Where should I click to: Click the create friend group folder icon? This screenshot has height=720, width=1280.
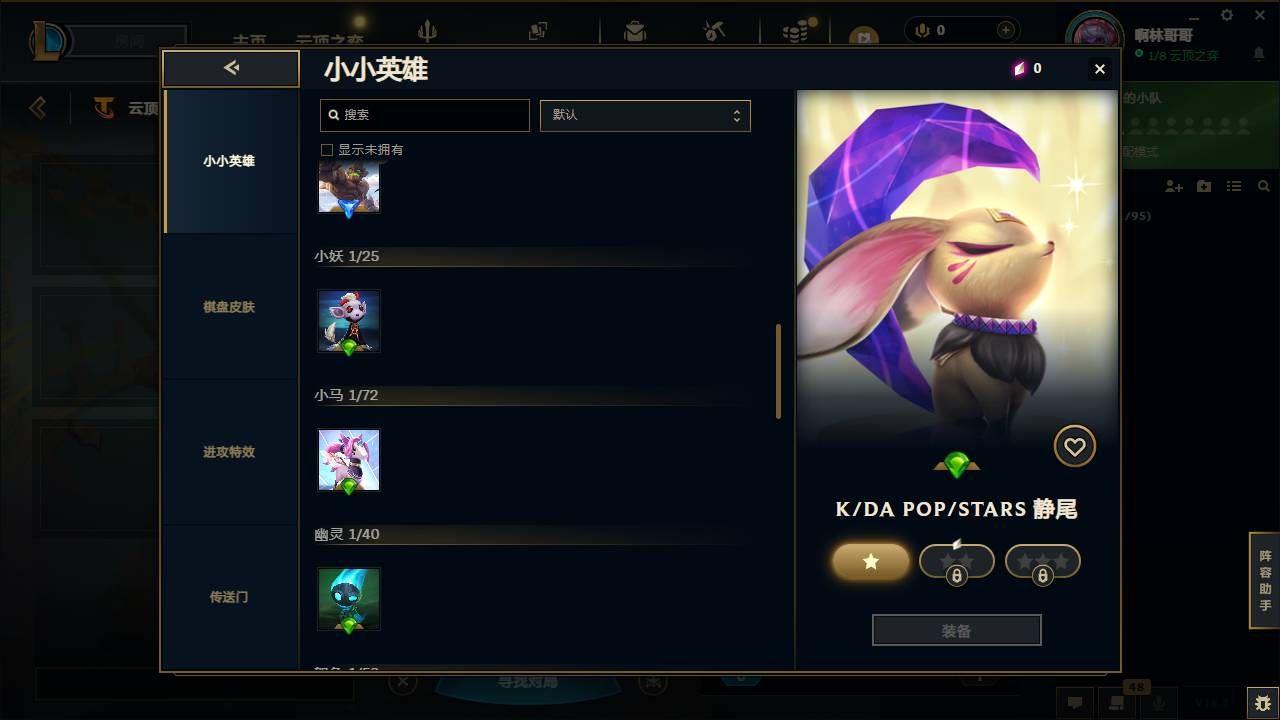tap(1203, 186)
